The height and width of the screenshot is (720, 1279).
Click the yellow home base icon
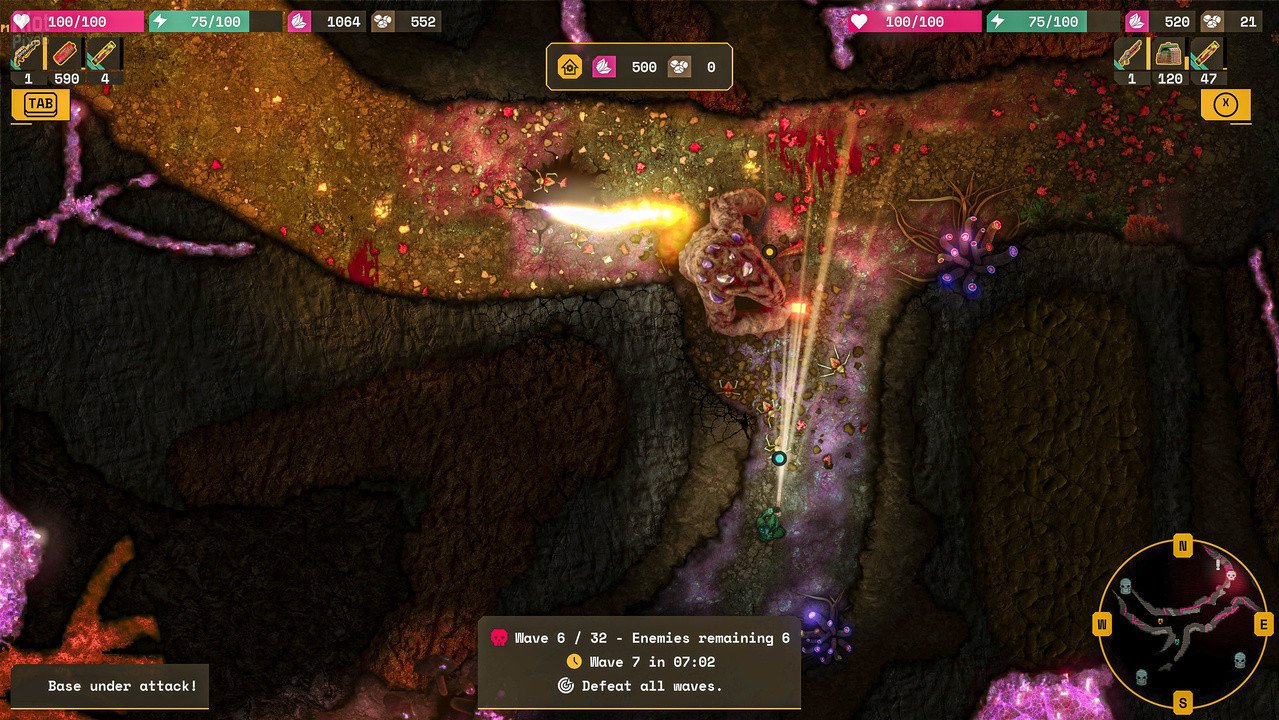pyautogui.click(x=570, y=67)
